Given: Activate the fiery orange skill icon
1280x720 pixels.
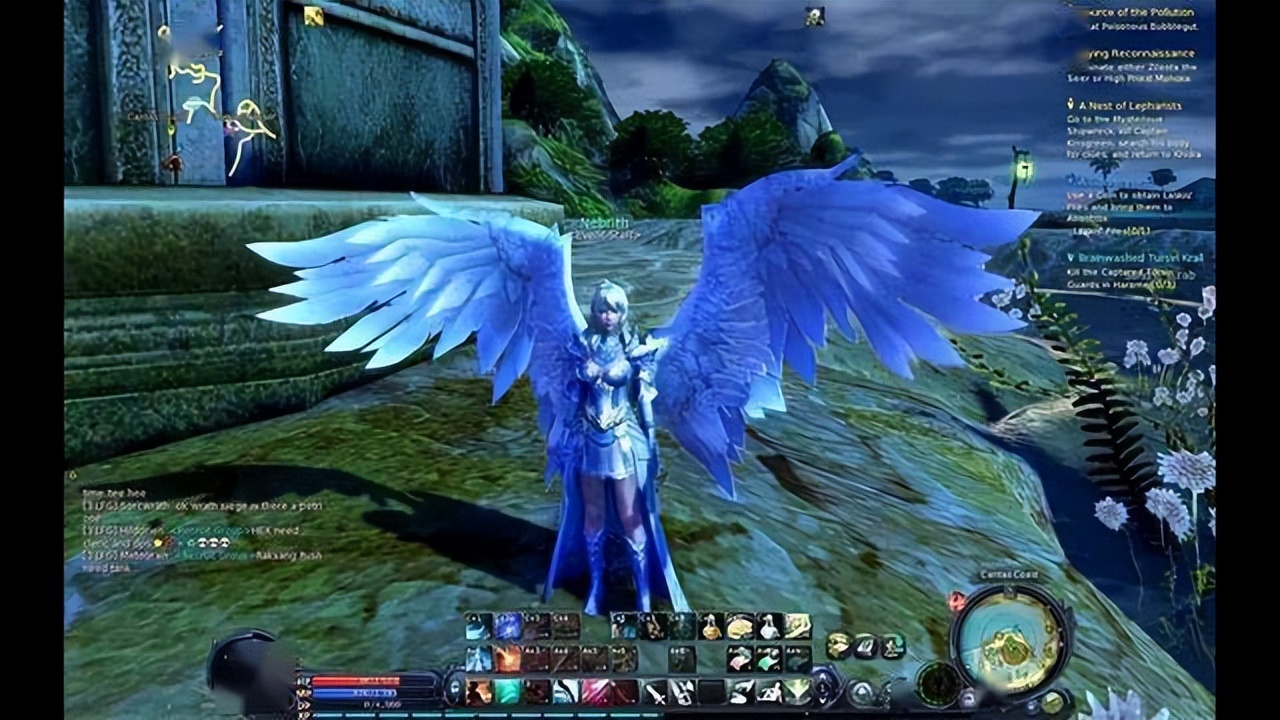Looking at the screenshot, I should (509, 659).
